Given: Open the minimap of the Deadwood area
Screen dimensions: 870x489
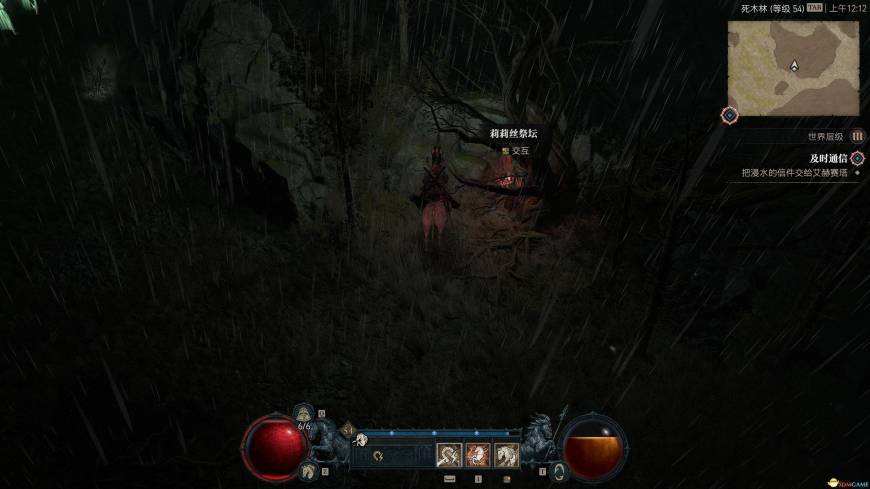Looking at the screenshot, I should click(x=793, y=67).
